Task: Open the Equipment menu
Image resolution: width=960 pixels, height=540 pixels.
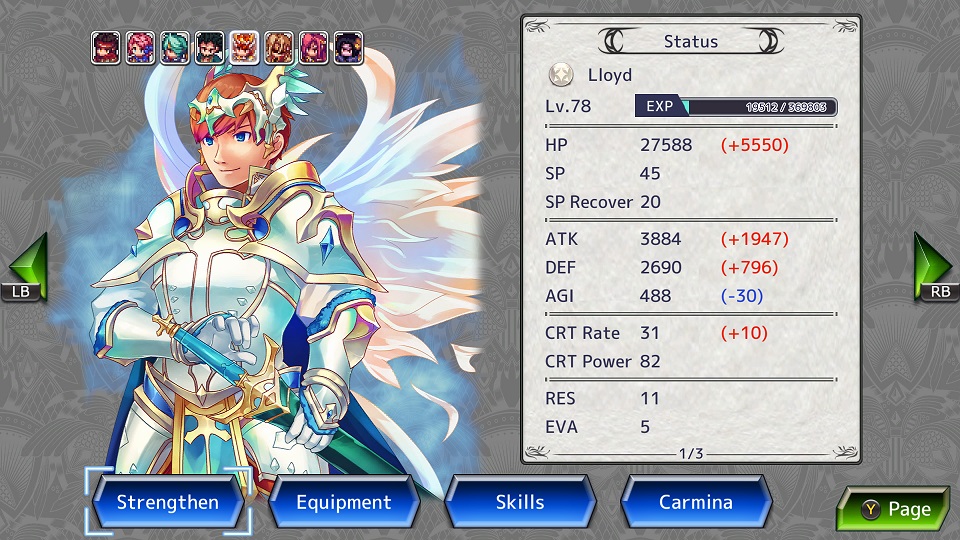Action: tap(343, 502)
